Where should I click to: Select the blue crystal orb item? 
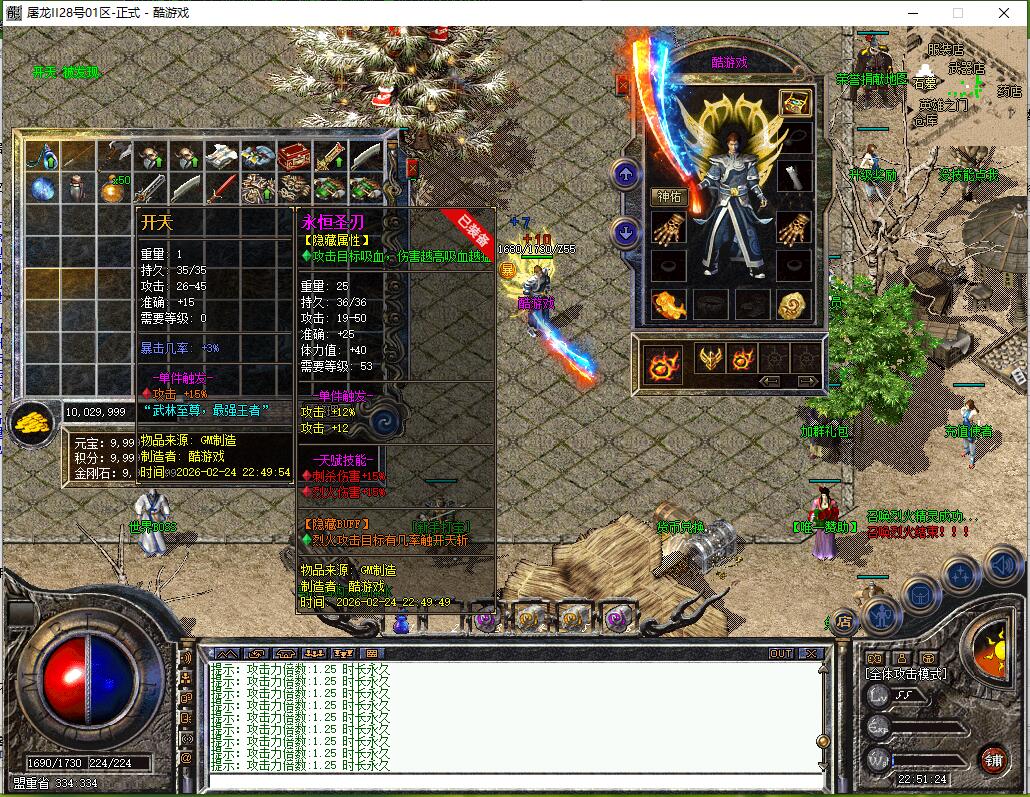41,187
